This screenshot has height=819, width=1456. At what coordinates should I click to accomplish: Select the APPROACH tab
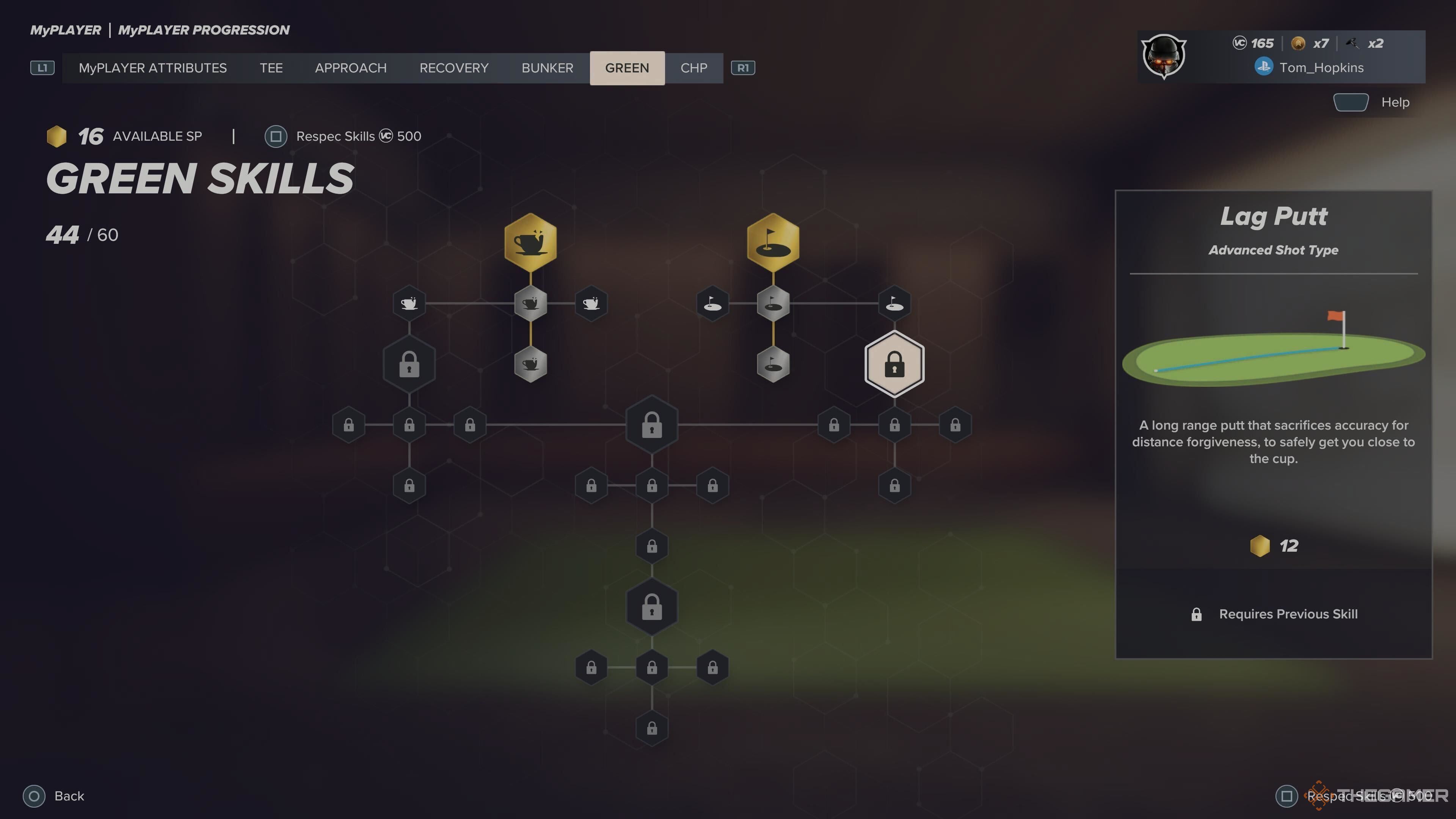[350, 68]
